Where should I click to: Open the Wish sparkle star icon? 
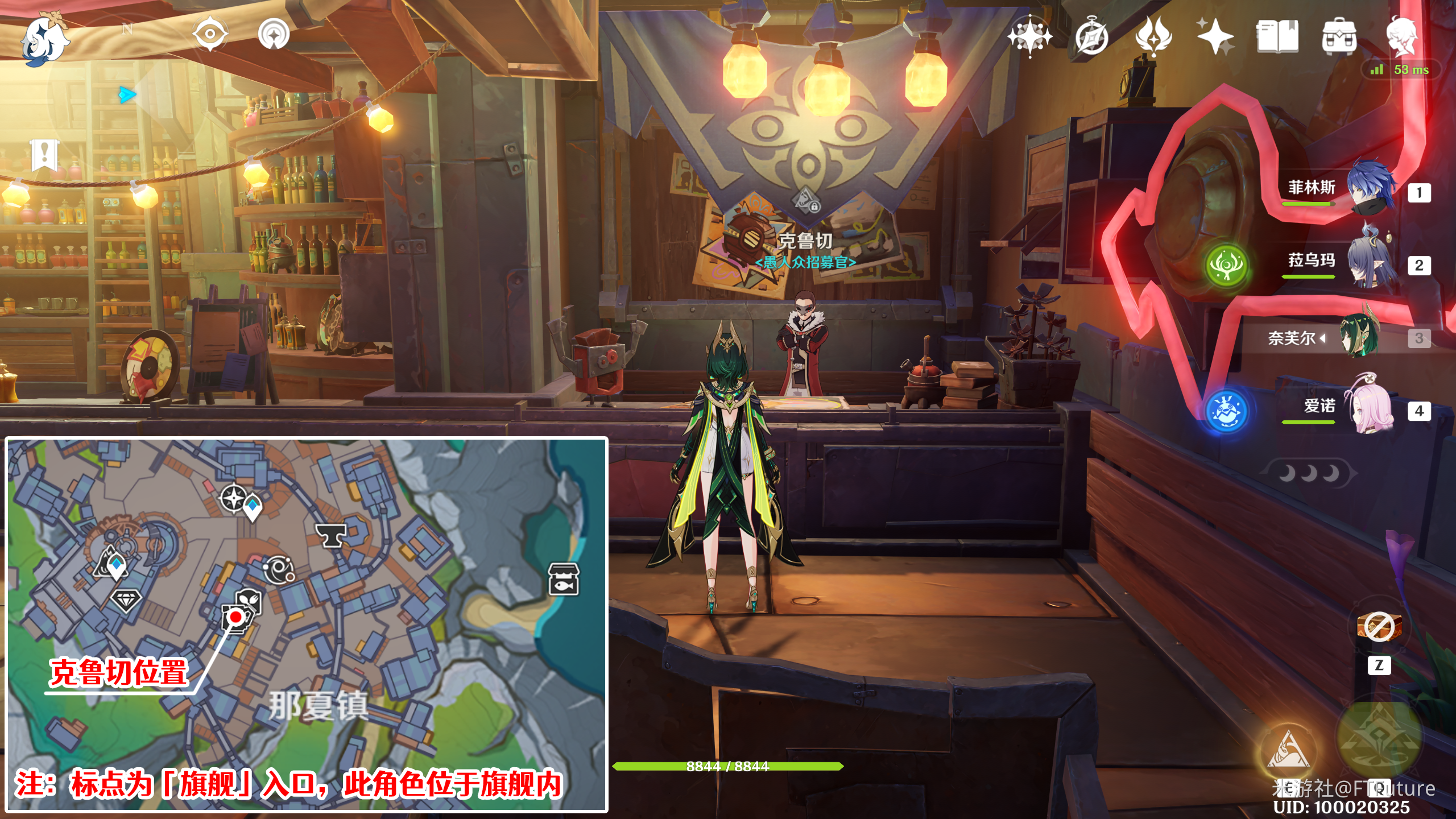click(x=1215, y=36)
